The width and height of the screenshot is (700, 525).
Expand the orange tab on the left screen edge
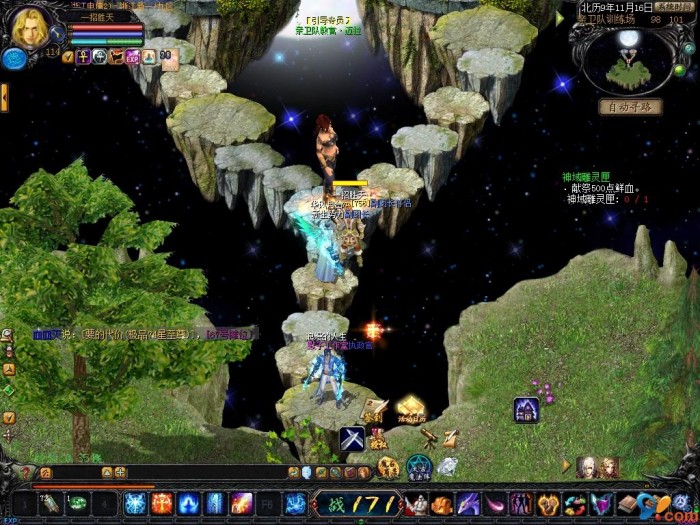pos(4,97)
